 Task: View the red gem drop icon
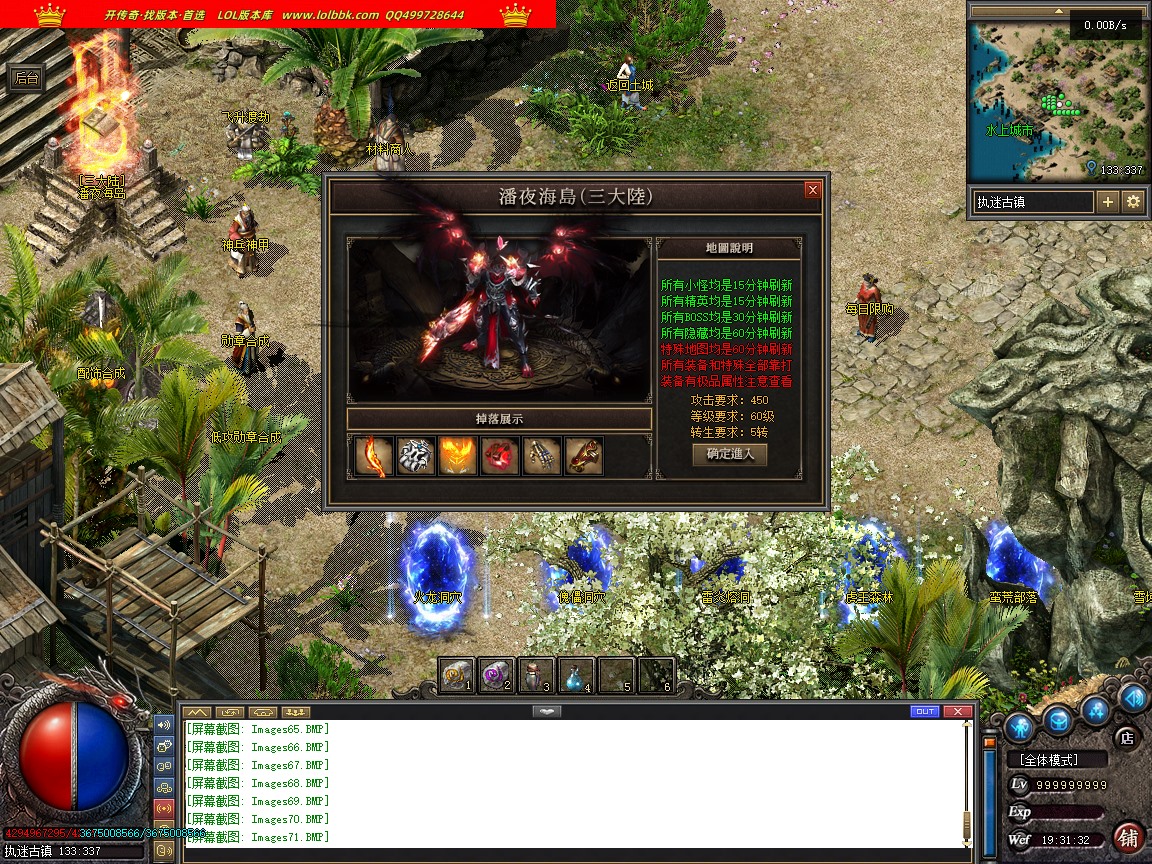click(499, 456)
